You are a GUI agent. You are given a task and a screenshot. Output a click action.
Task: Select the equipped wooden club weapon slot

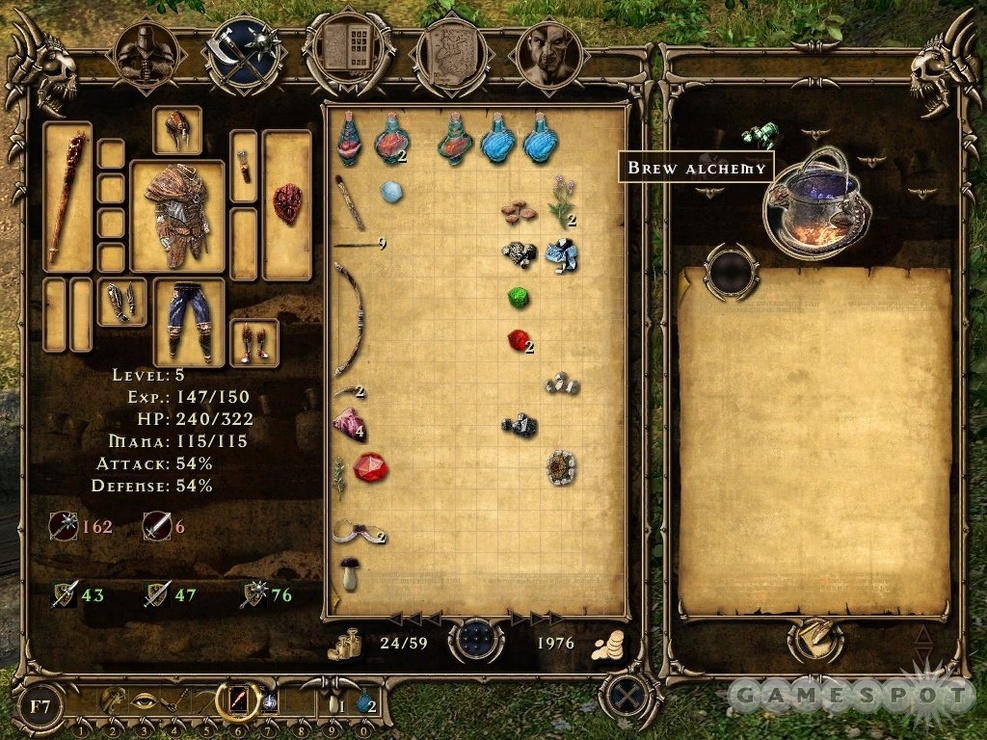pyautogui.click(x=67, y=198)
